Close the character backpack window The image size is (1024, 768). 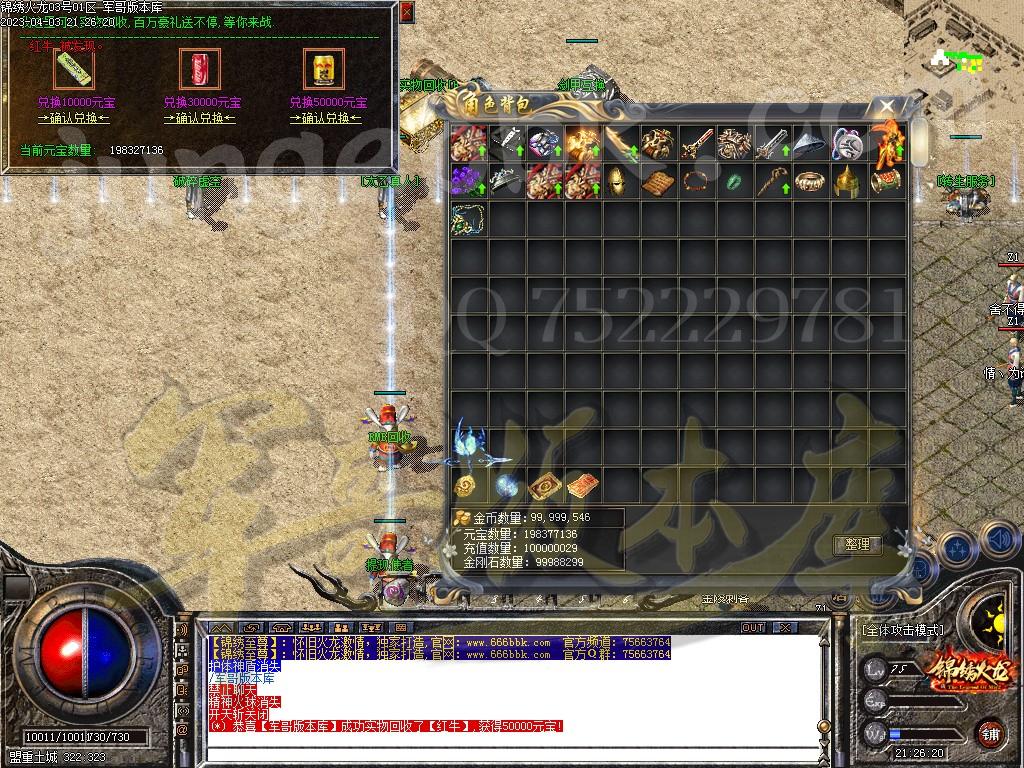(886, 106)
